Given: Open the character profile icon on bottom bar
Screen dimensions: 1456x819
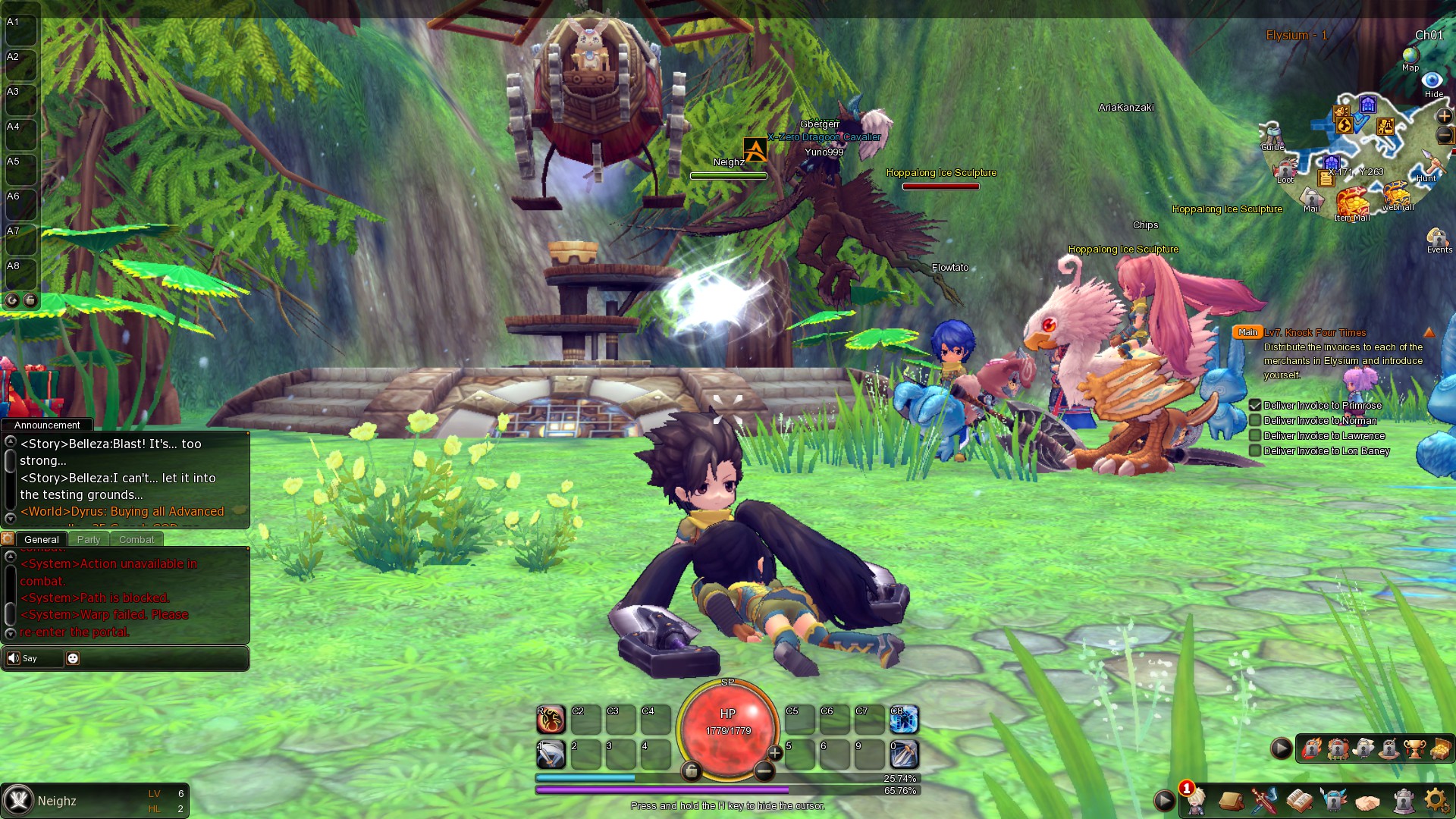Looking at the screenshot, I should [1195, 801].
